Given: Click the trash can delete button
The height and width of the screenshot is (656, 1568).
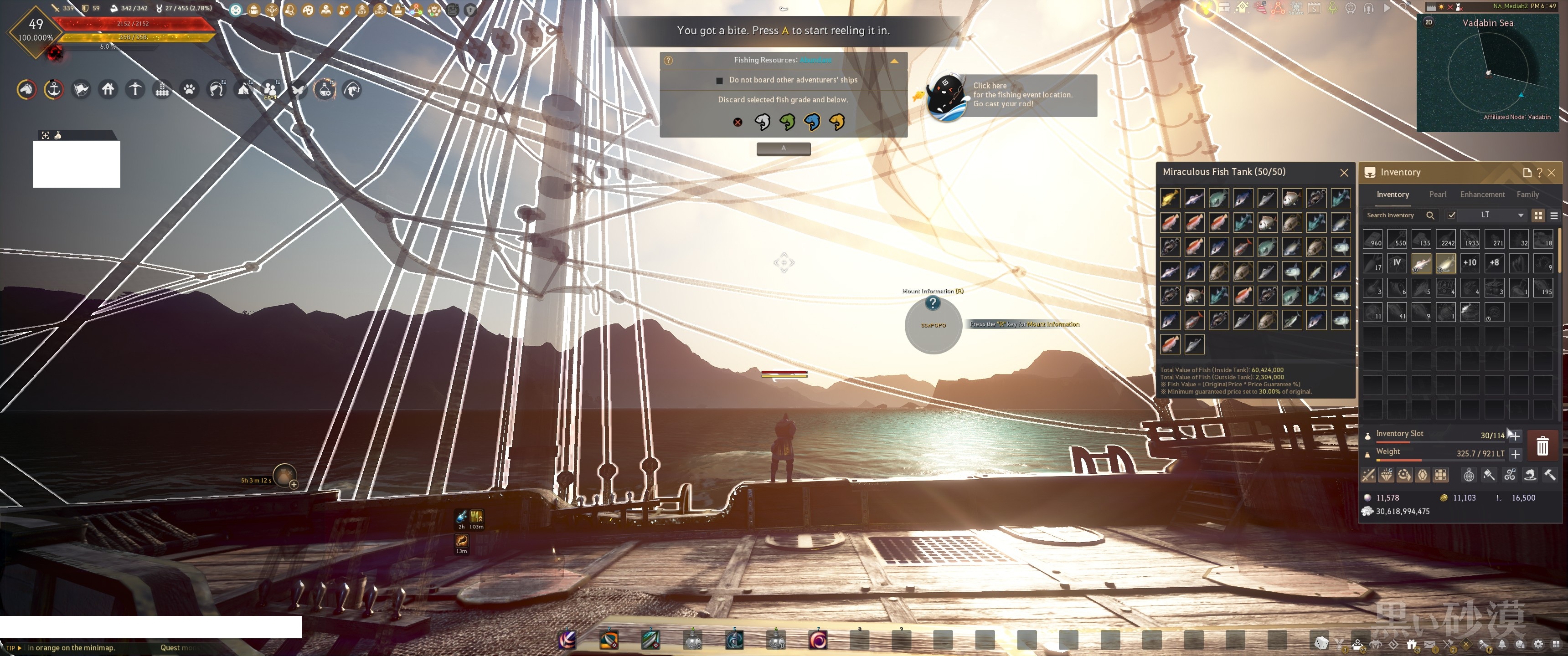Looking at the screenshot, I should point(1542,446).
